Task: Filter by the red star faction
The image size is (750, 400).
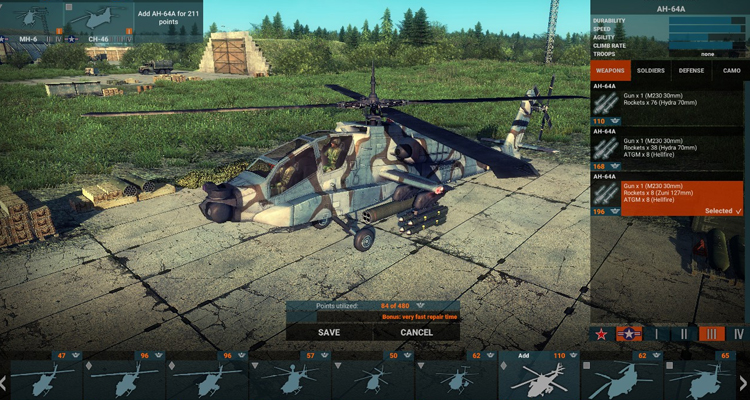Action: [602, 334]
